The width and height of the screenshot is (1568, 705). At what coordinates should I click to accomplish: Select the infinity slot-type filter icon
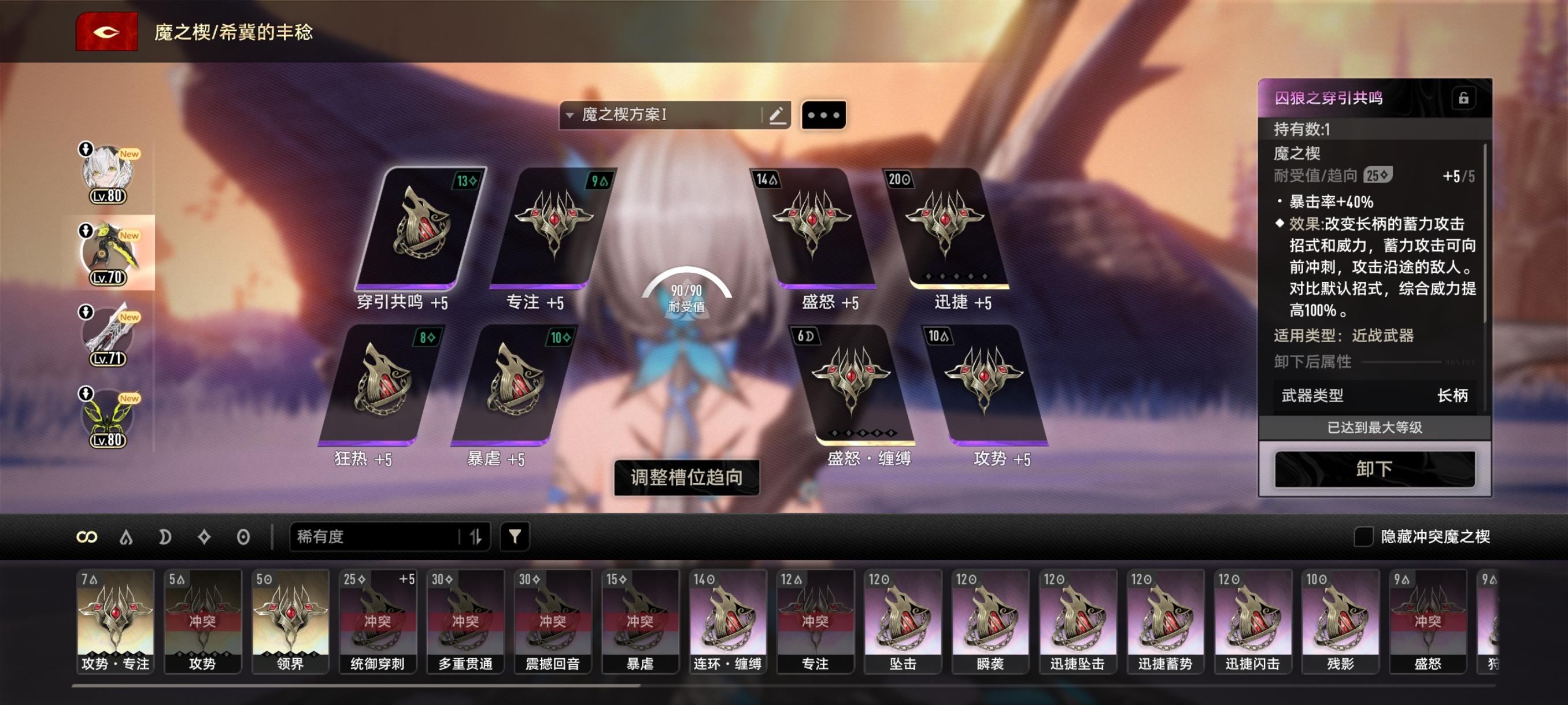click(x=87, y=536)
